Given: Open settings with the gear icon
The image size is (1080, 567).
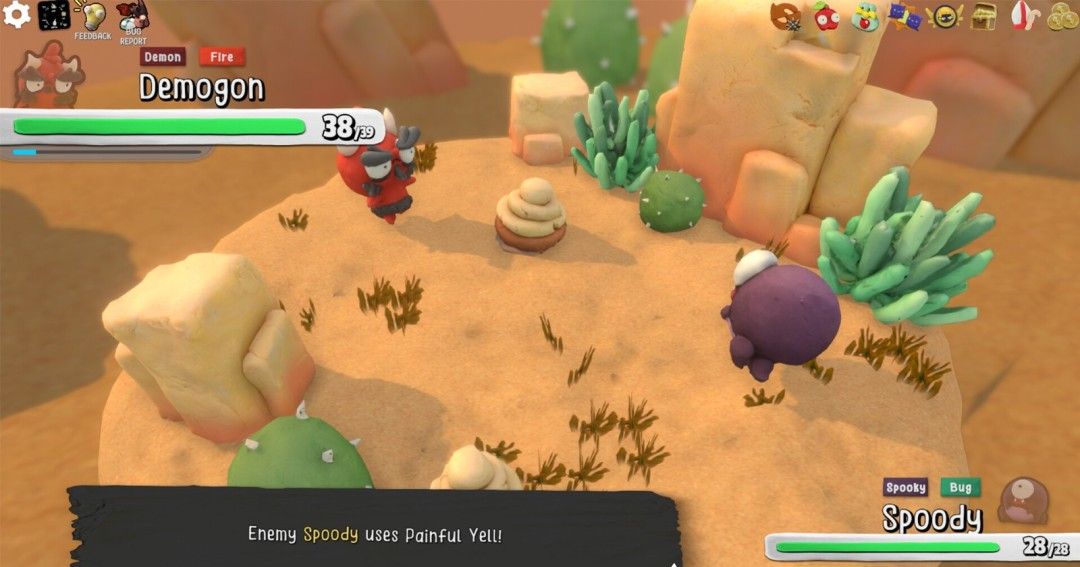Looking at the screenshot, I should [x=17, y=15].
